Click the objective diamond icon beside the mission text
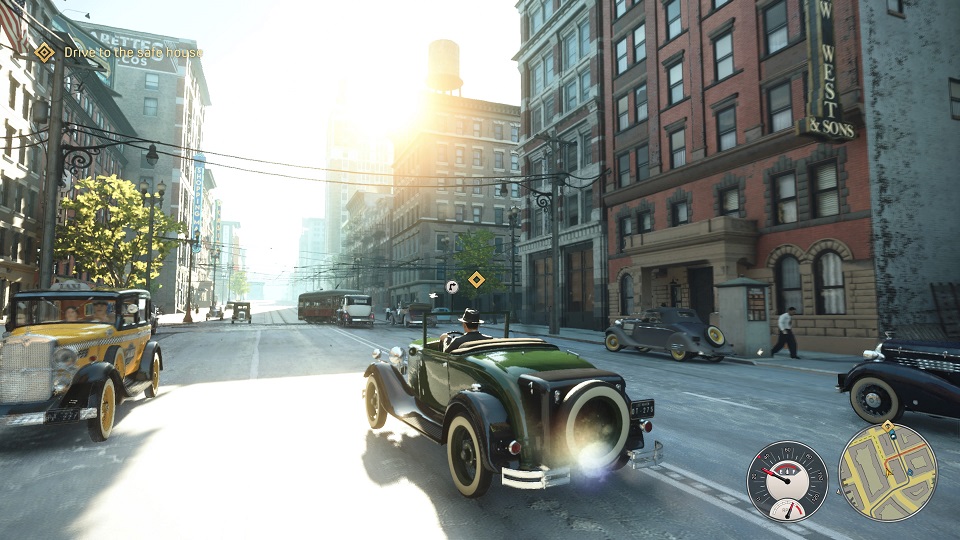 click(x=45, y=52)
